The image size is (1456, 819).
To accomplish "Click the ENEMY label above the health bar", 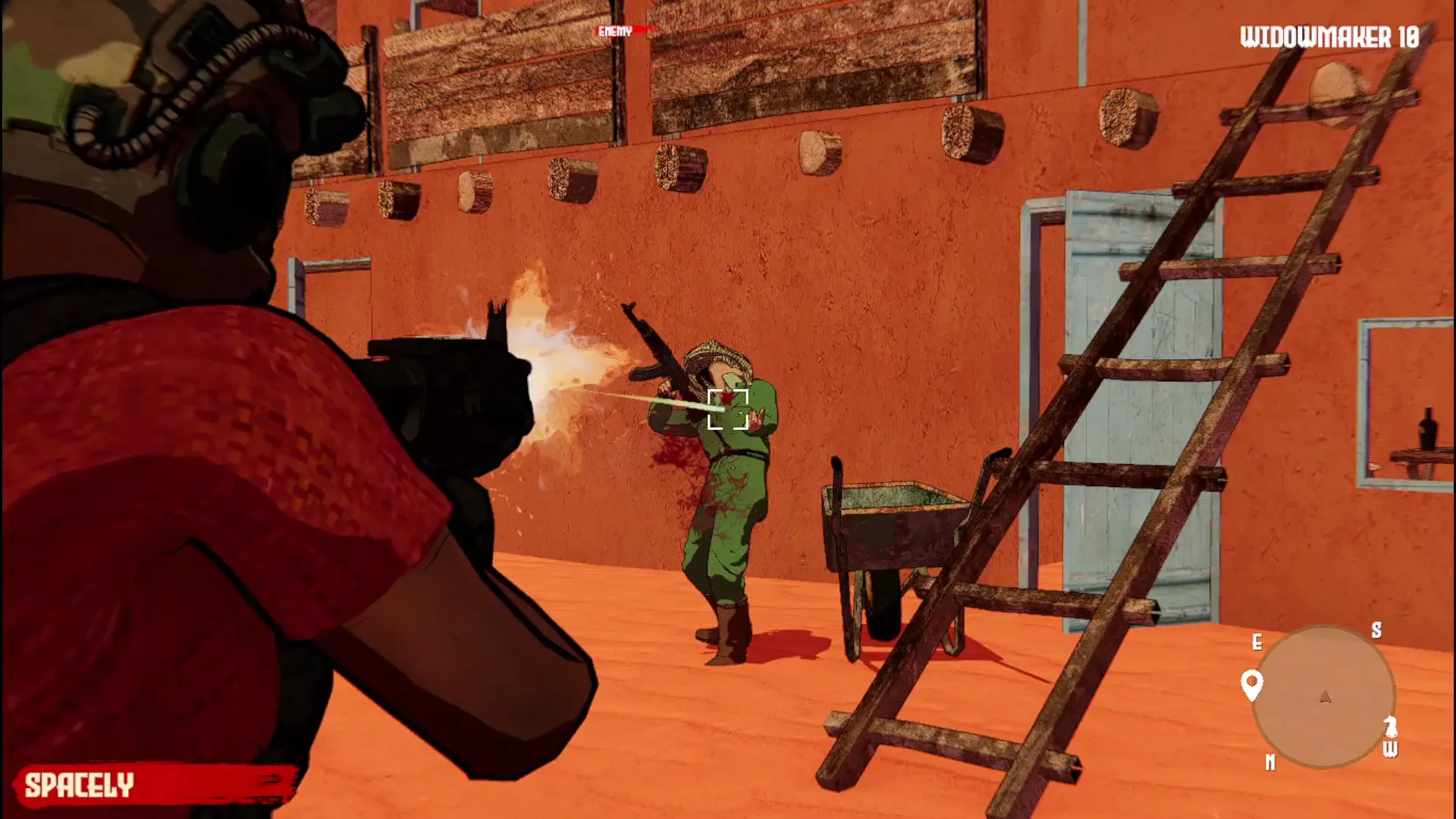I will coord(616,31).
